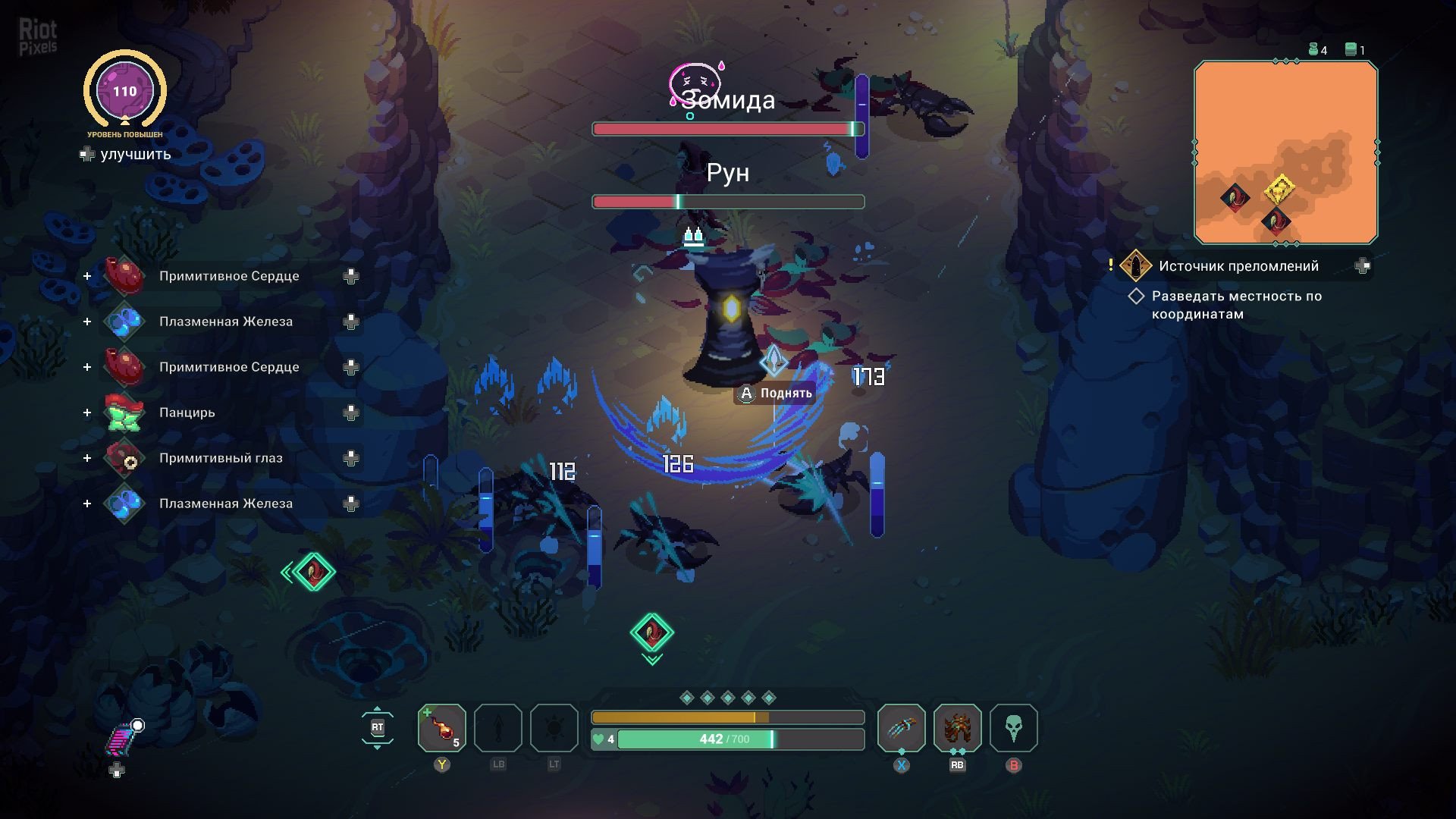Select the Панцирь loot entry
The height and width of the screenshot is (819, 1456).
coord(187,413)
